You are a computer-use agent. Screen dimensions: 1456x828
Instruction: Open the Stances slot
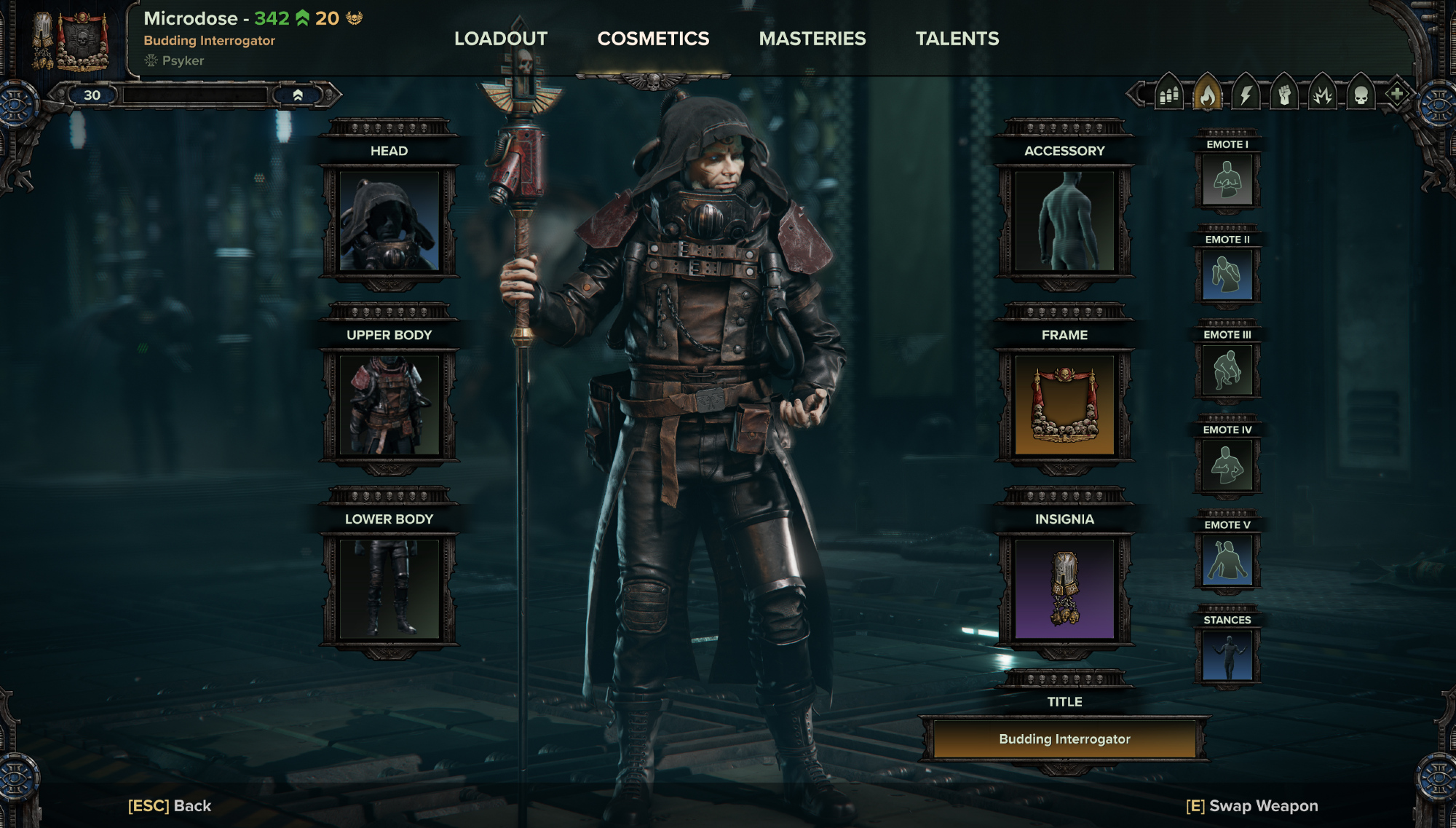click(x=1227, y=655)
